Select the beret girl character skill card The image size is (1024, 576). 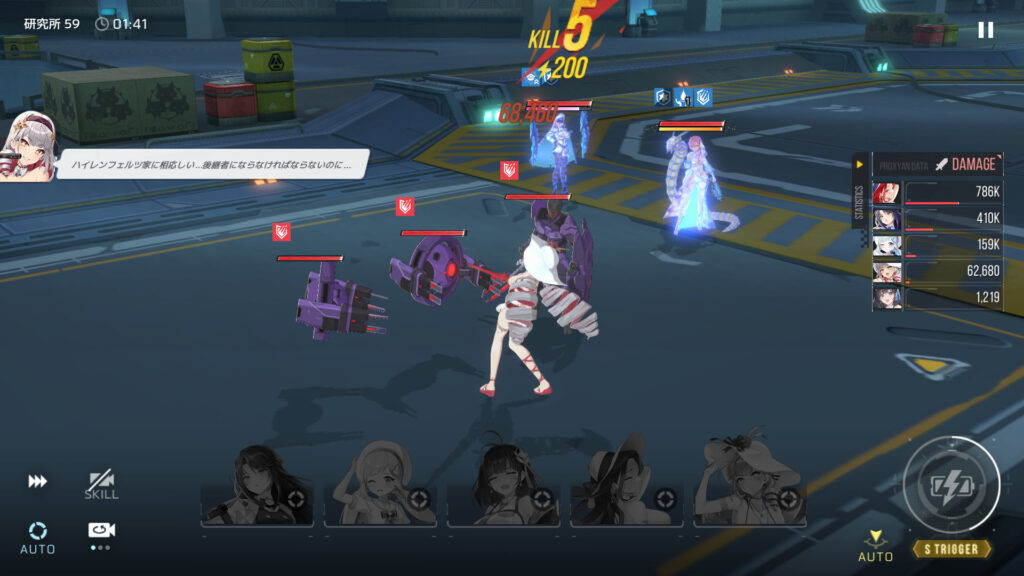(380, 486)
